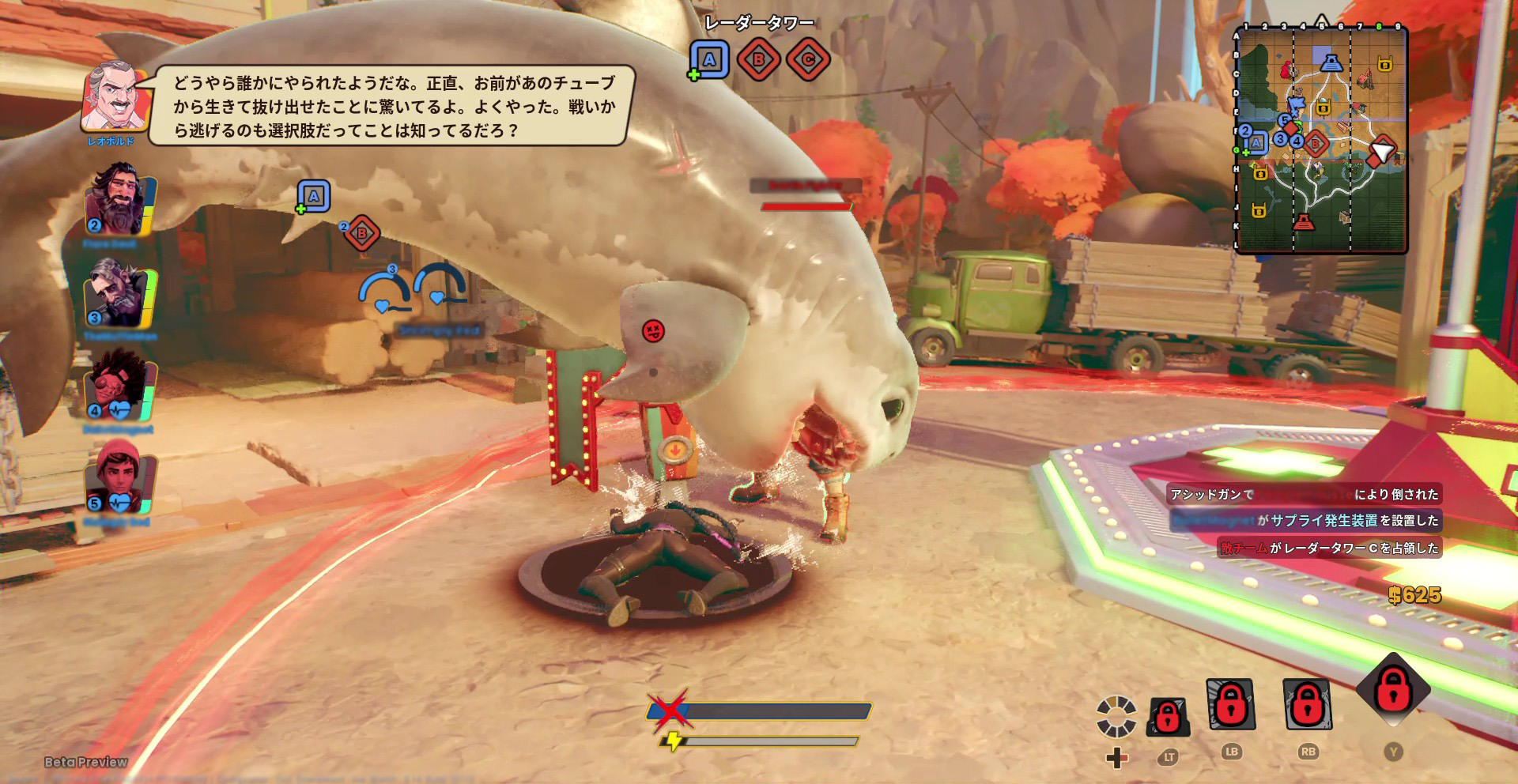
Task: Select the downed teammate portrait numbered 4
Action: 119,386
